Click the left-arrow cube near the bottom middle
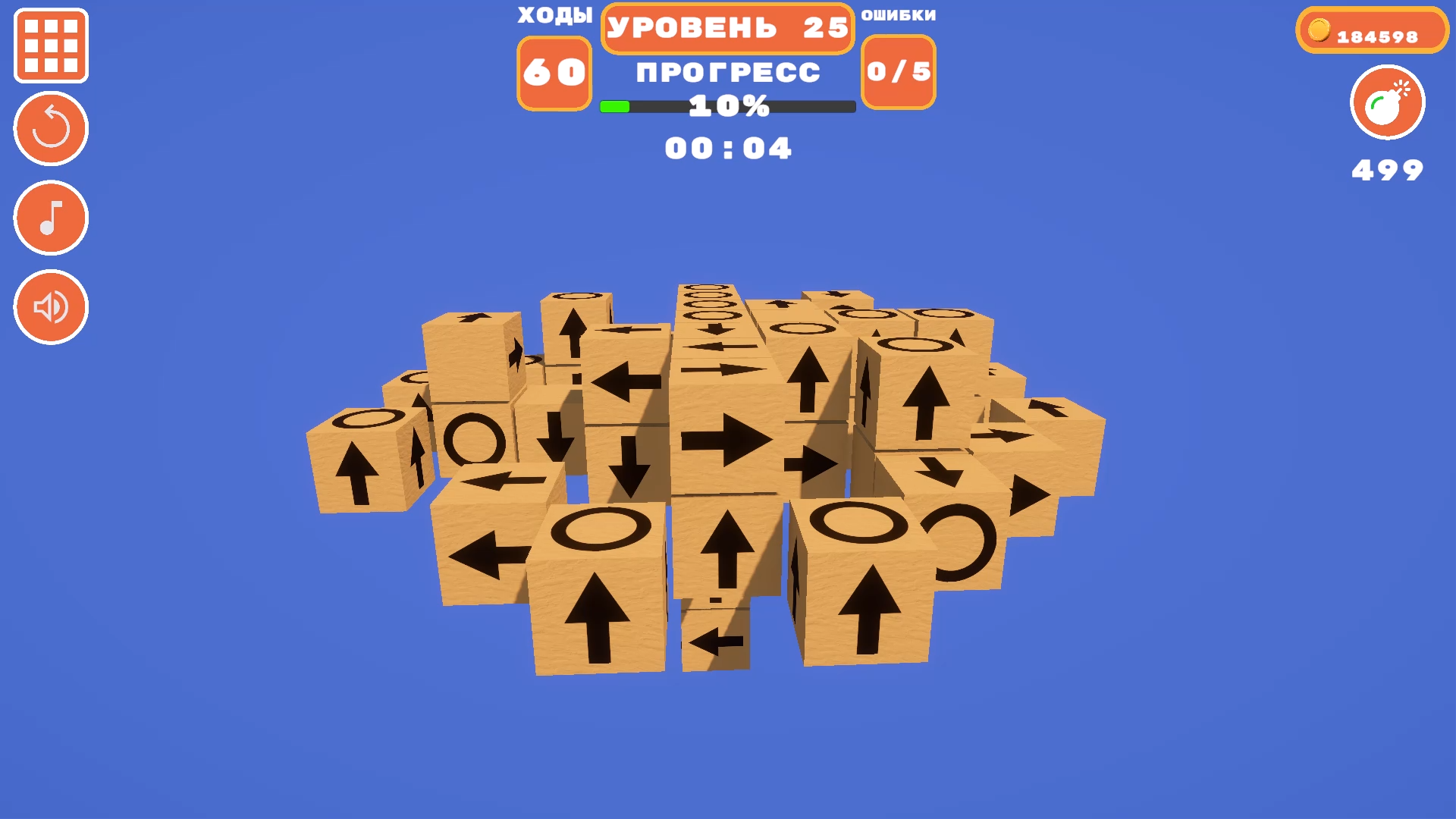Screen dimensions: 1456x819 point(713,641)
